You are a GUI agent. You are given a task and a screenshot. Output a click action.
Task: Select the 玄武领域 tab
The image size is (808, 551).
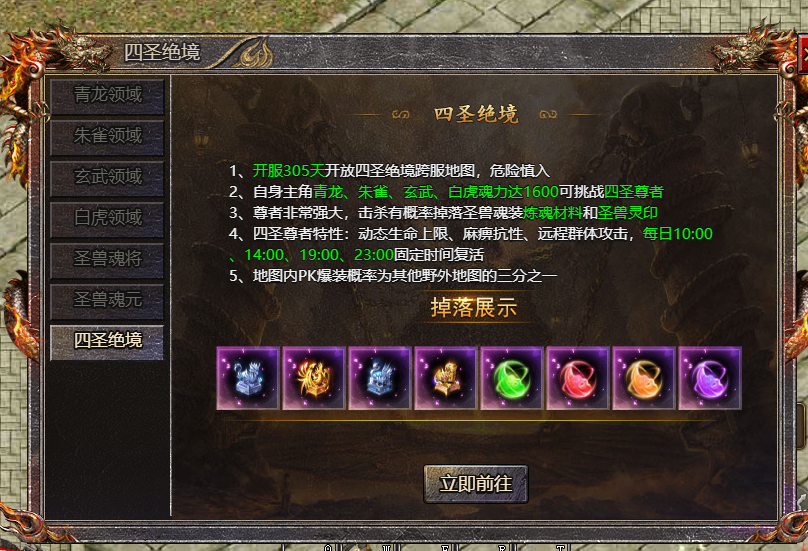[108, 177]
